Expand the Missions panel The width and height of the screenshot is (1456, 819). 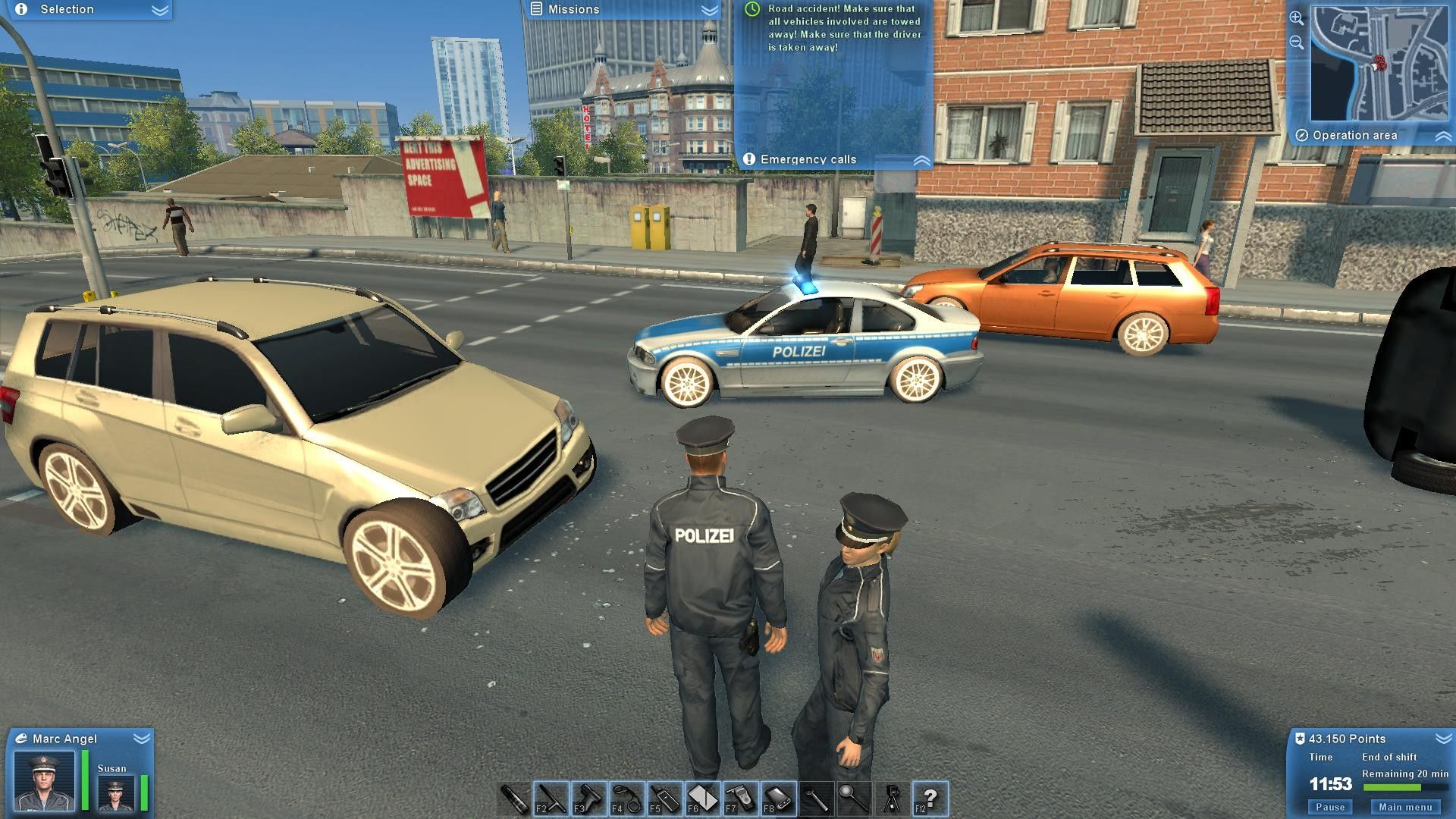coord(709,10)
